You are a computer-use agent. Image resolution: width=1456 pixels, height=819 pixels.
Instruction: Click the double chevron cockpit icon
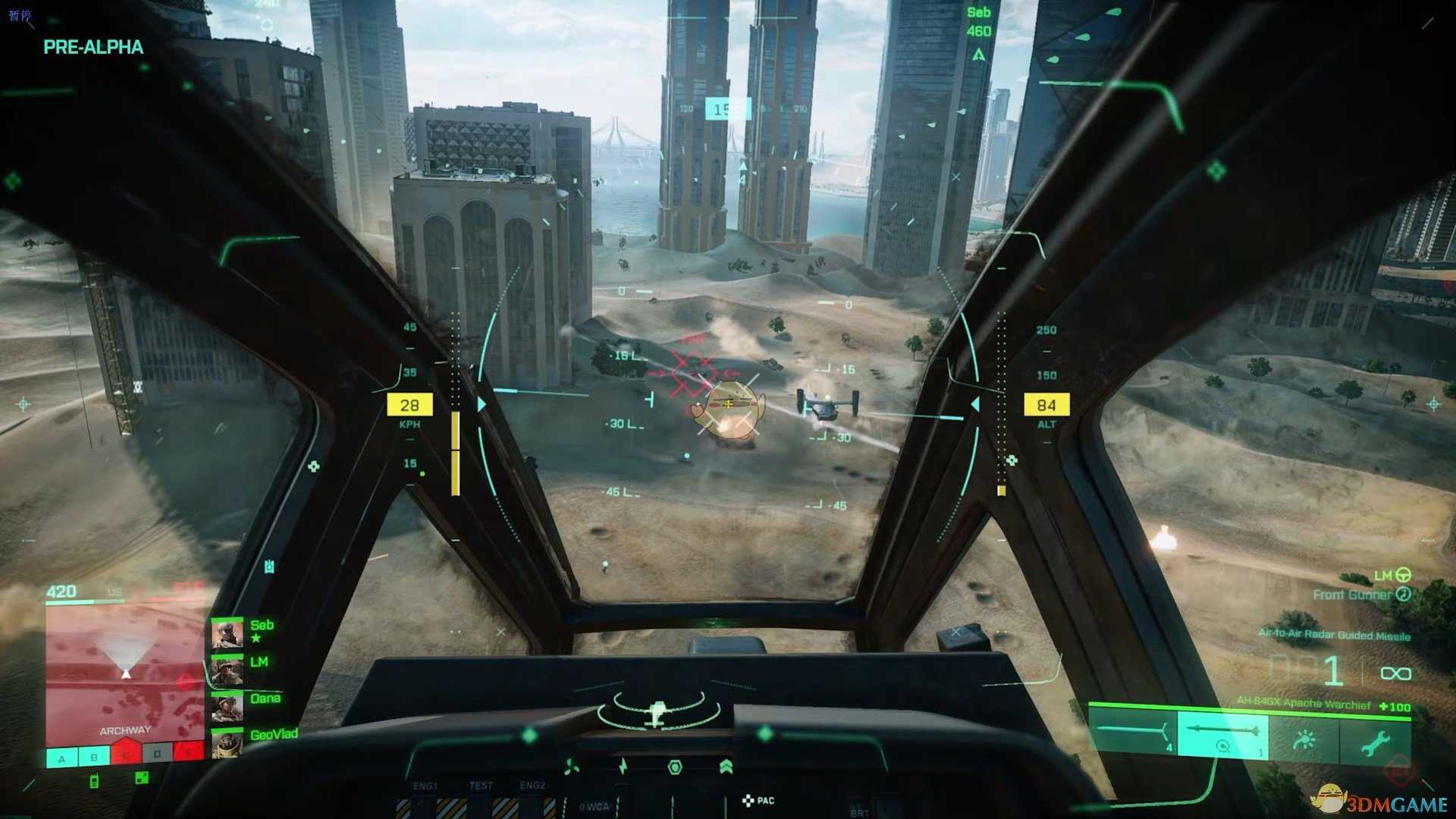(726, 767)
